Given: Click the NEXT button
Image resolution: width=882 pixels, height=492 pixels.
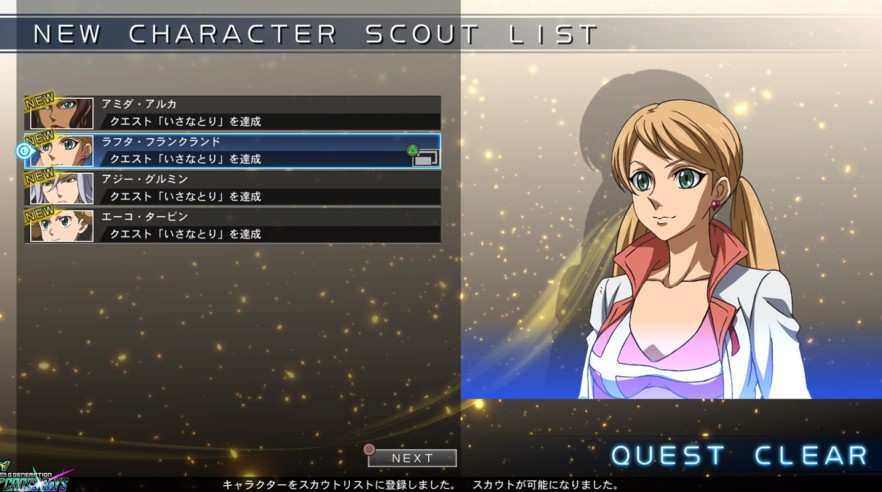Looking at the screenshot, I should point(412,458).
